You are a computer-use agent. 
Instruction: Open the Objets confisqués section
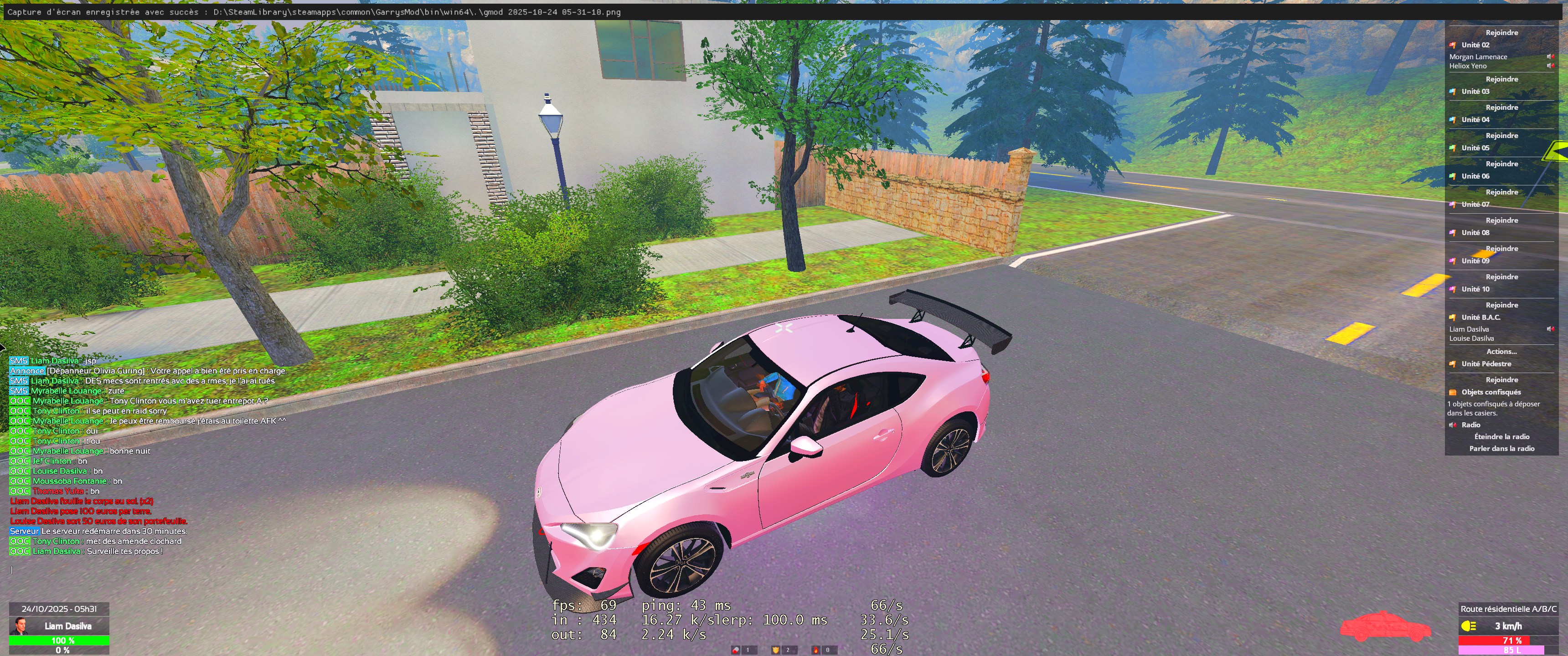pos(1491,393)
